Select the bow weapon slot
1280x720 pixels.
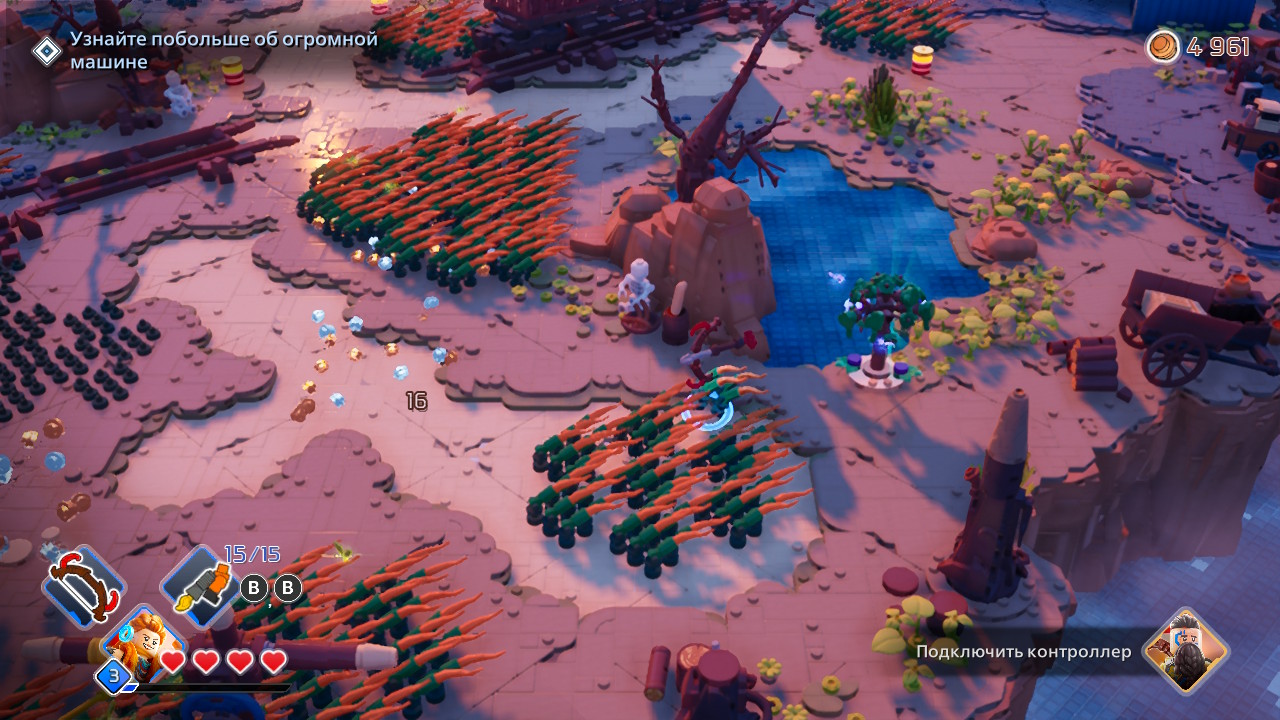(x=83, y=586)
